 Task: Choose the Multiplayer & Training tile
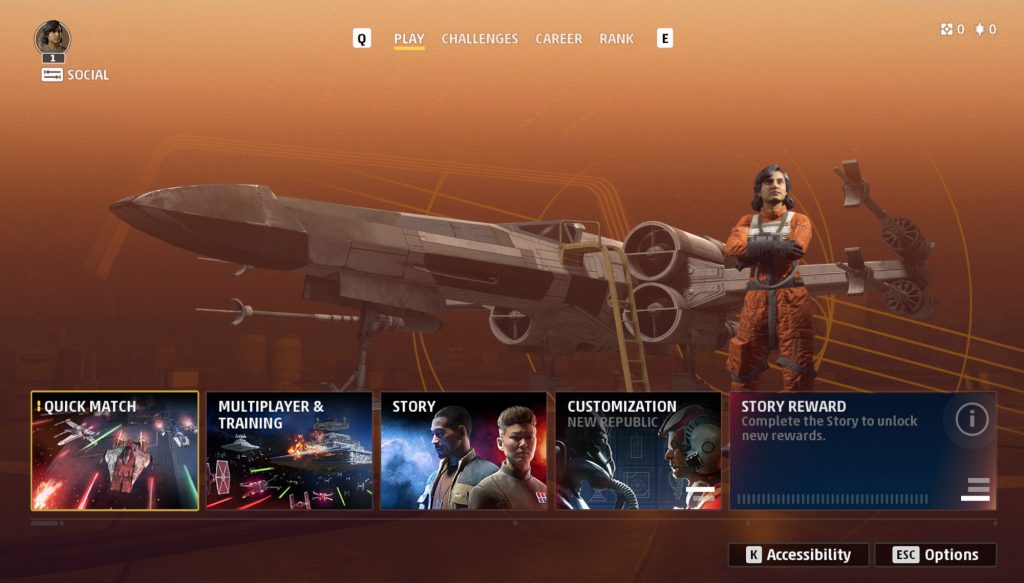pos(289,451)
